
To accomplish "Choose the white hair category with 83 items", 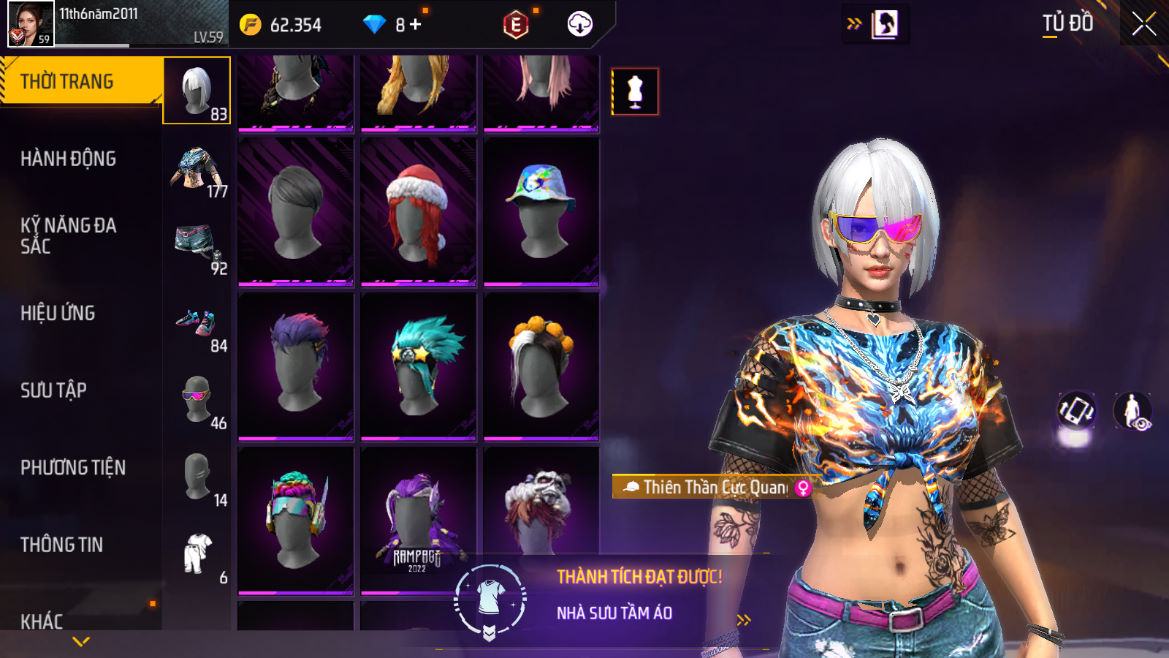I will 197,90.
